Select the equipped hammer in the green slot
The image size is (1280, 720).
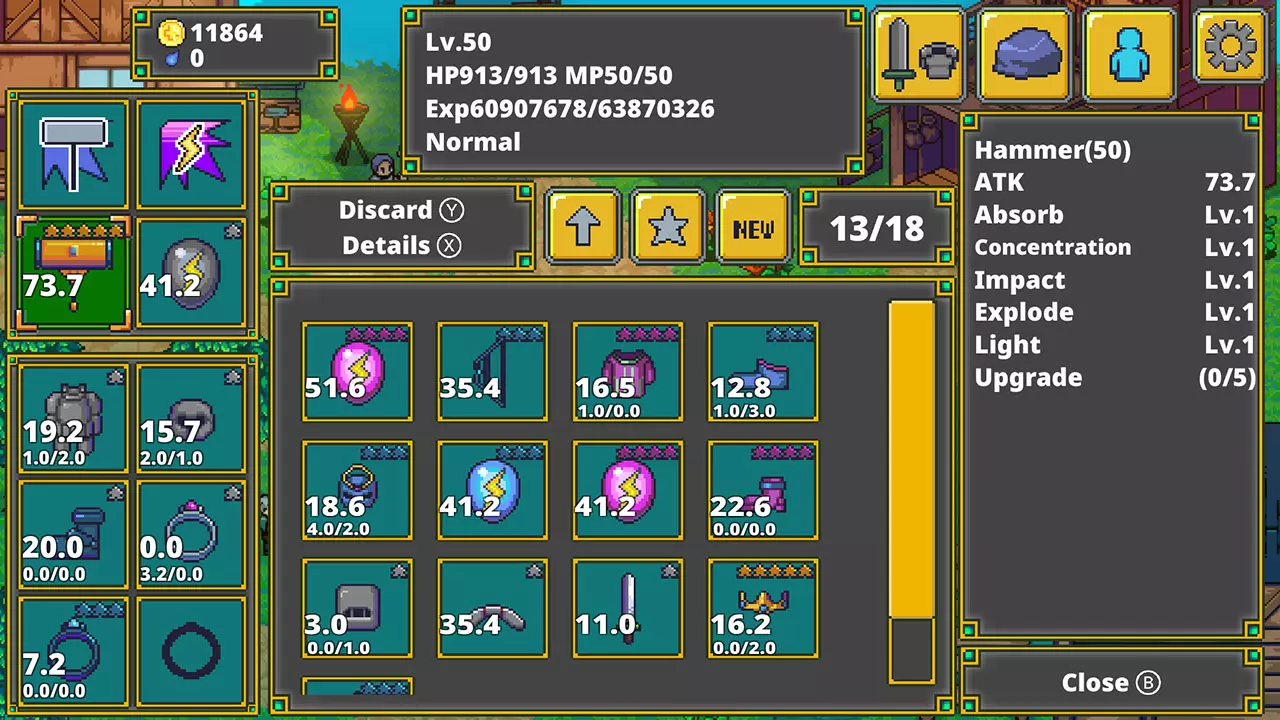[x=72, y=273]
